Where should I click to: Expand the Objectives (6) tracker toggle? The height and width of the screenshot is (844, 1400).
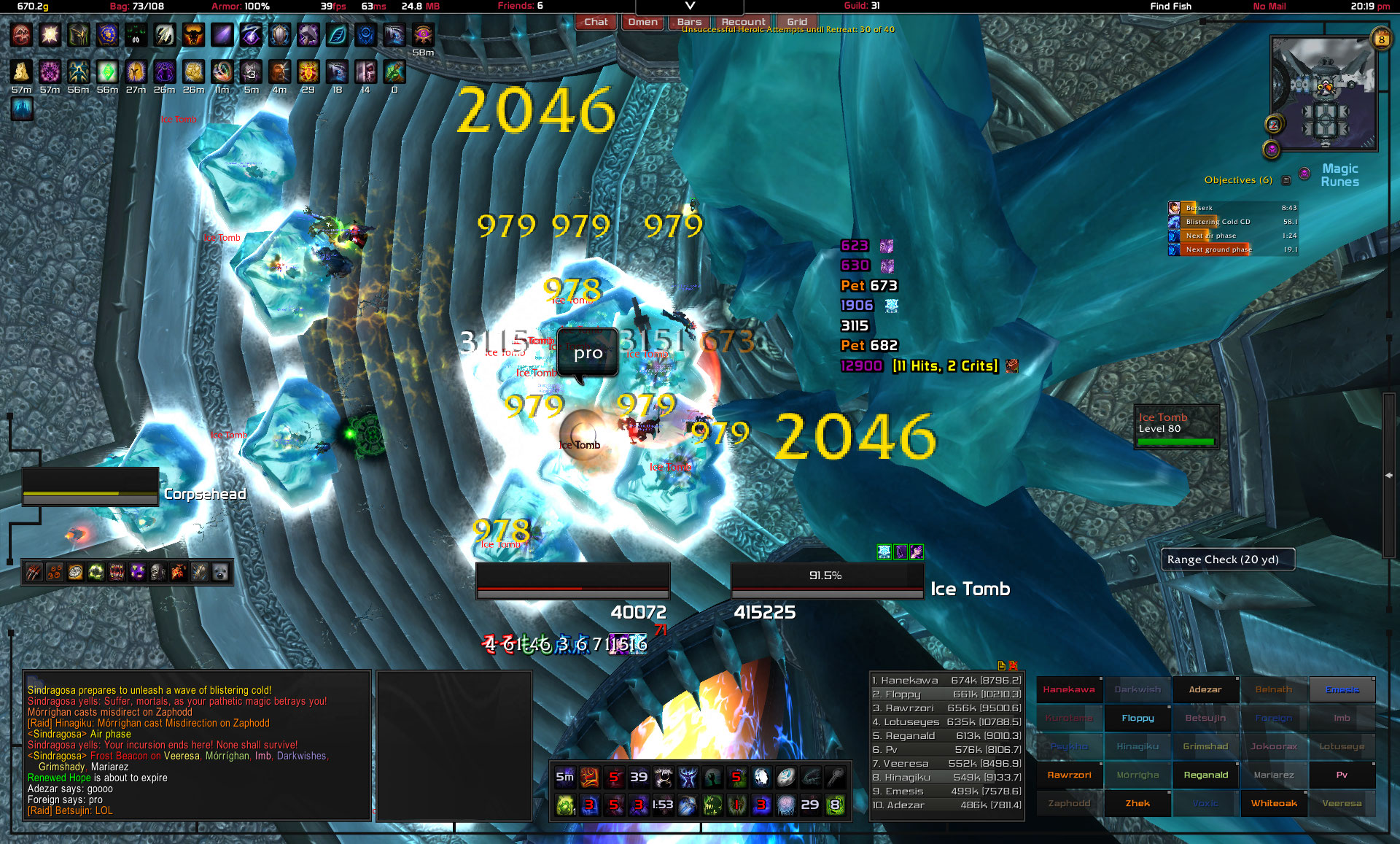(1286, 180)
